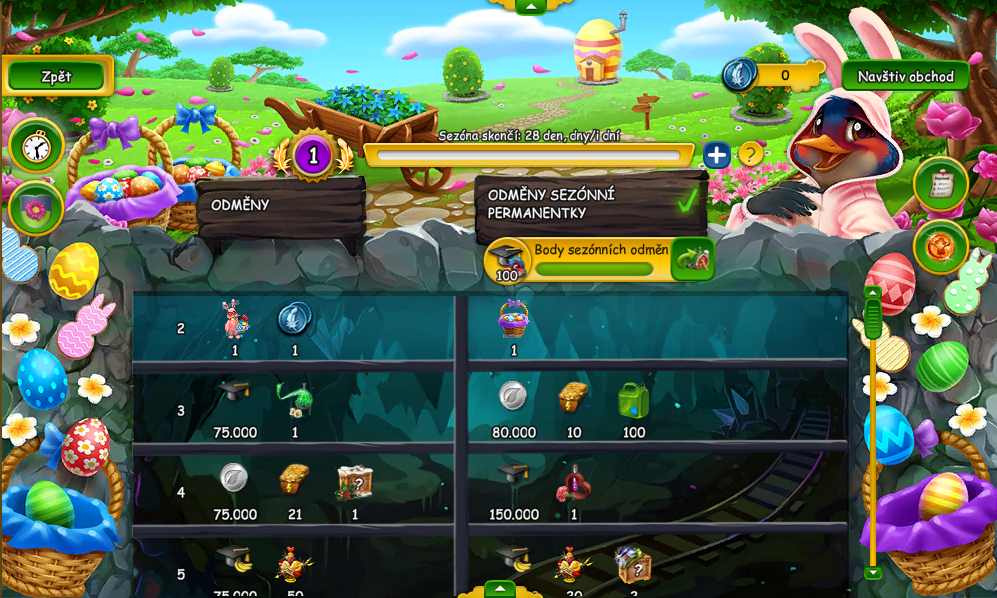Select the mystery crate reward in row 4

355,482
